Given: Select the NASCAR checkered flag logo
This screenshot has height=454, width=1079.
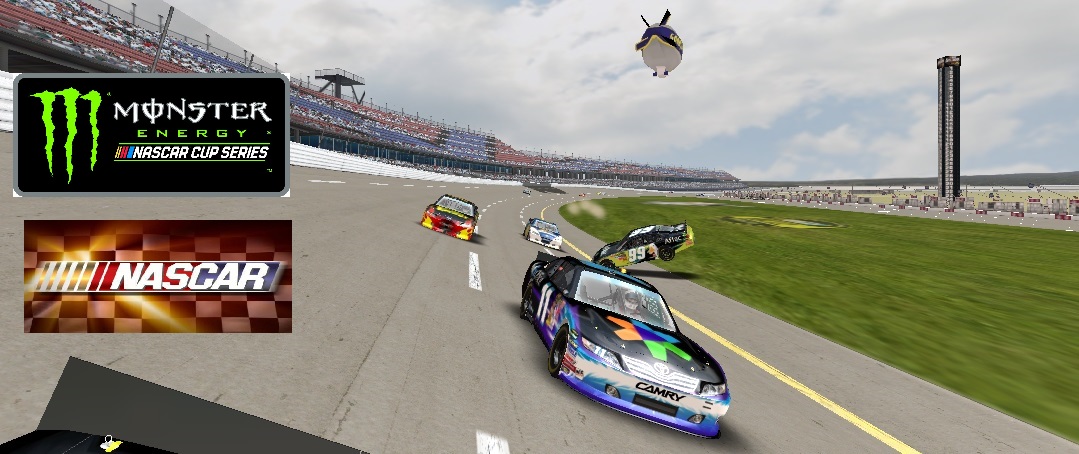Looking at the screenshot, I should point(158,276).
